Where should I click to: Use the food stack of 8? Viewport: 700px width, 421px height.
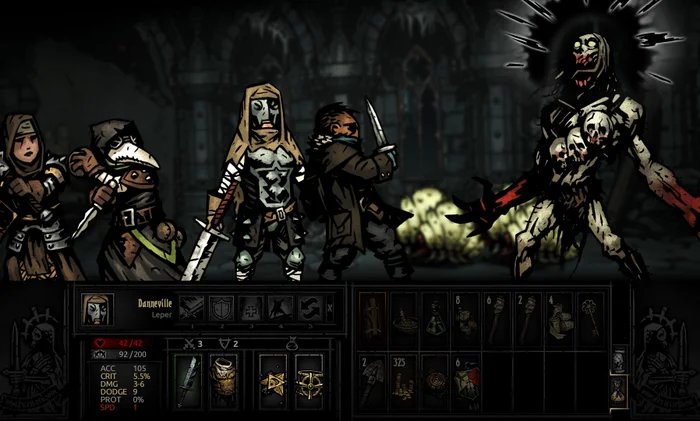(x=465, y=320)
